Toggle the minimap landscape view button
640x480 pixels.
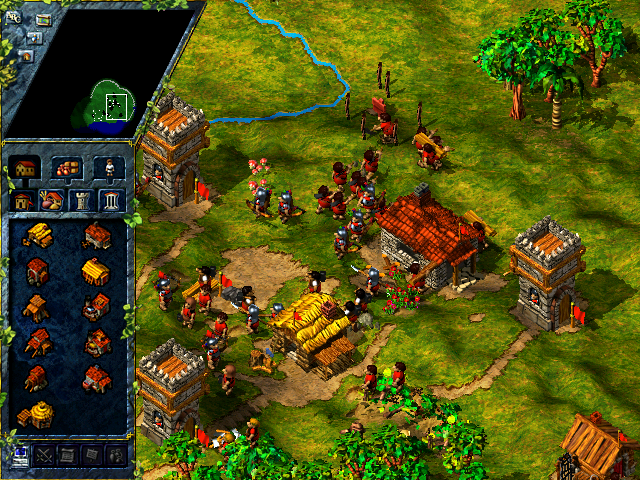[44, 19]
